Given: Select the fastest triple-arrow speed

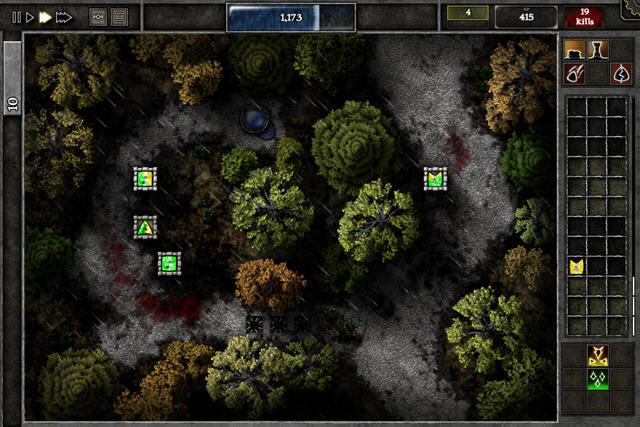Looking at the screenshot, I should point(64,17).
